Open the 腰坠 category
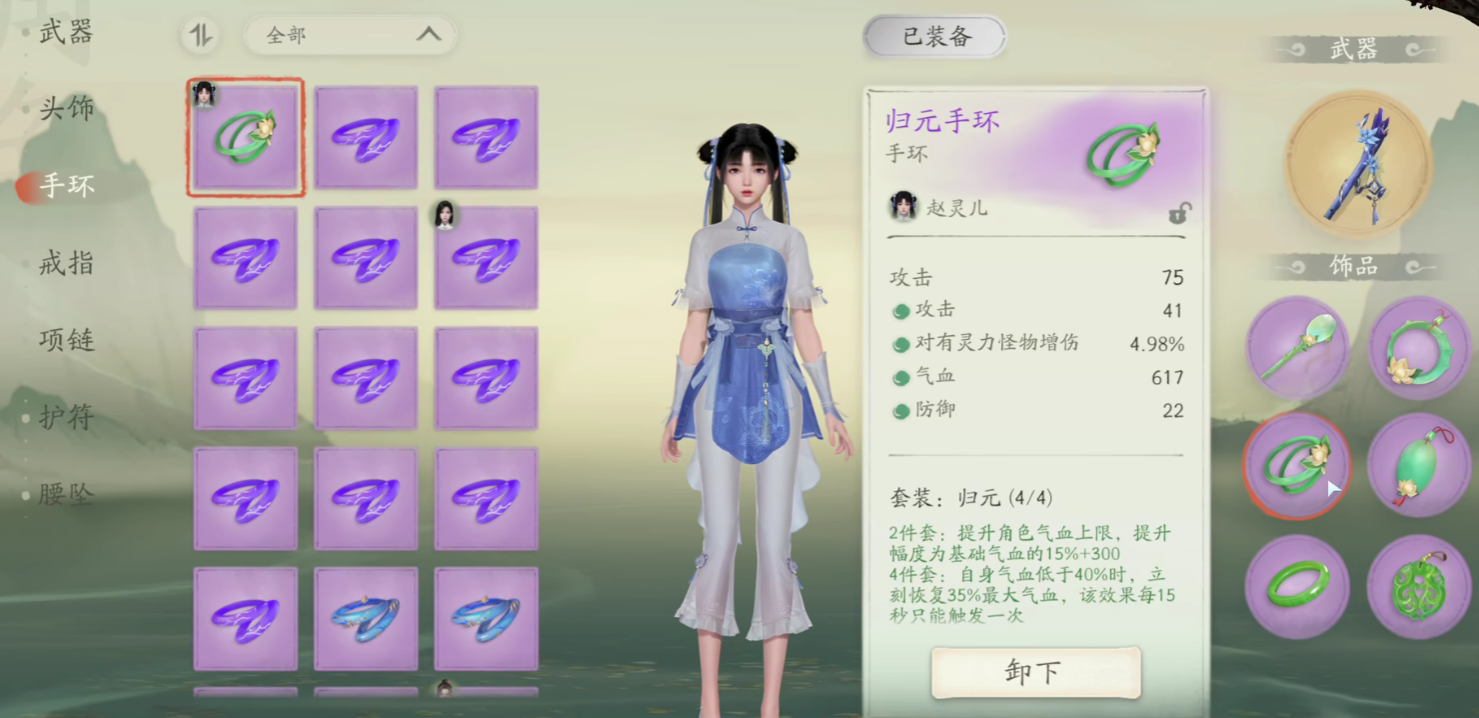The height and width of the screenshot is (718, 1479). [66, 494]
